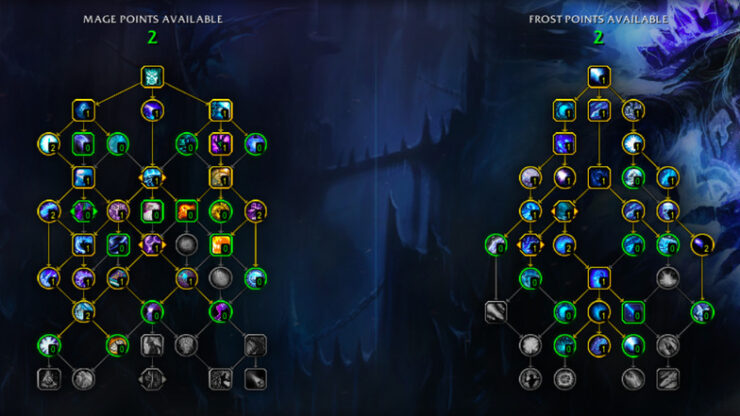Select the dark purple orb Frost talent
This screenshot has height=416, width=740.
click(x=701, y=244)
